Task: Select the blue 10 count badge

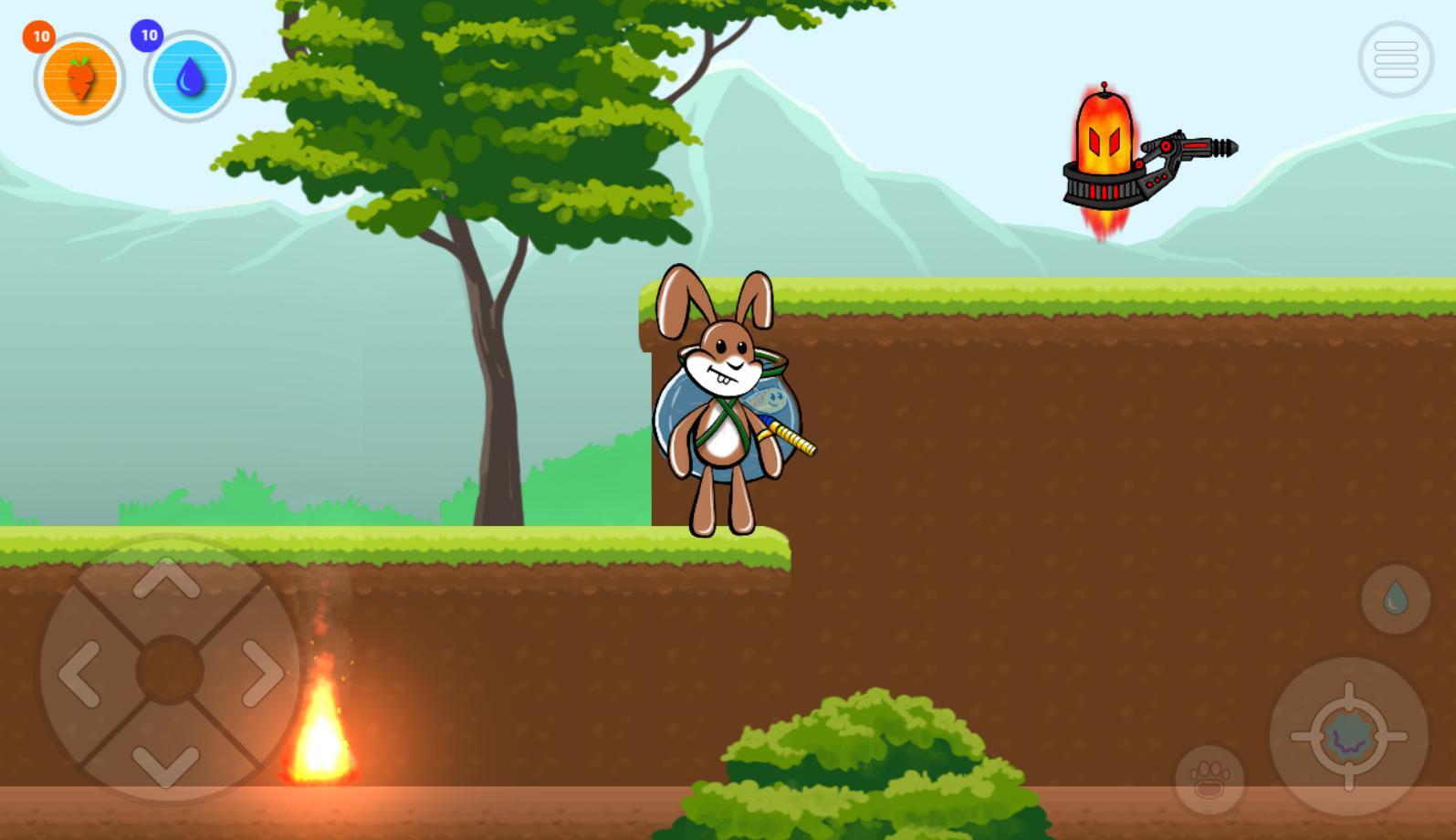Action: click(x=149, y=35)
